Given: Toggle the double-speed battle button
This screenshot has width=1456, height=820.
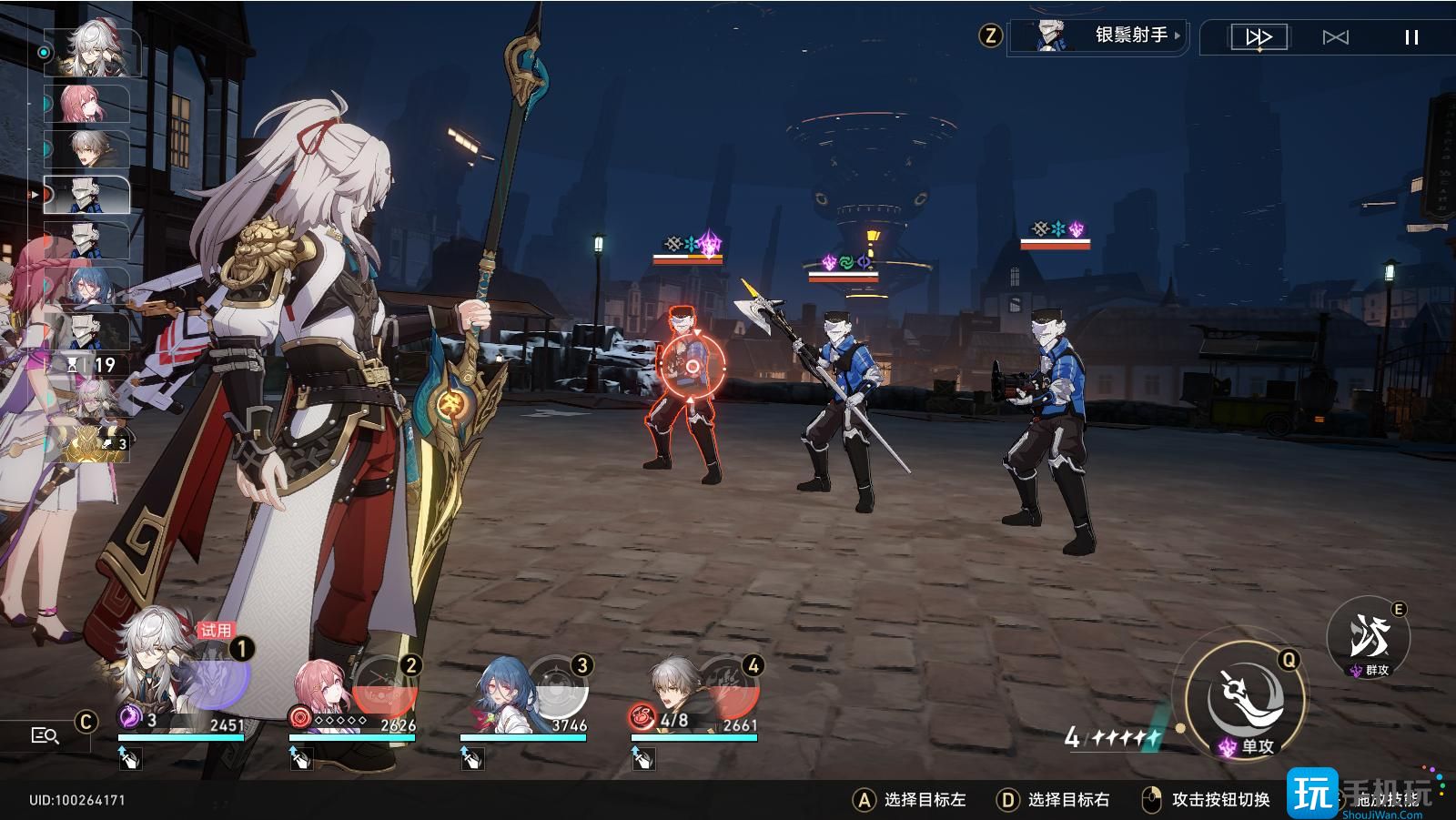Looking at the screenshot, I should (x=1259, y=37).
